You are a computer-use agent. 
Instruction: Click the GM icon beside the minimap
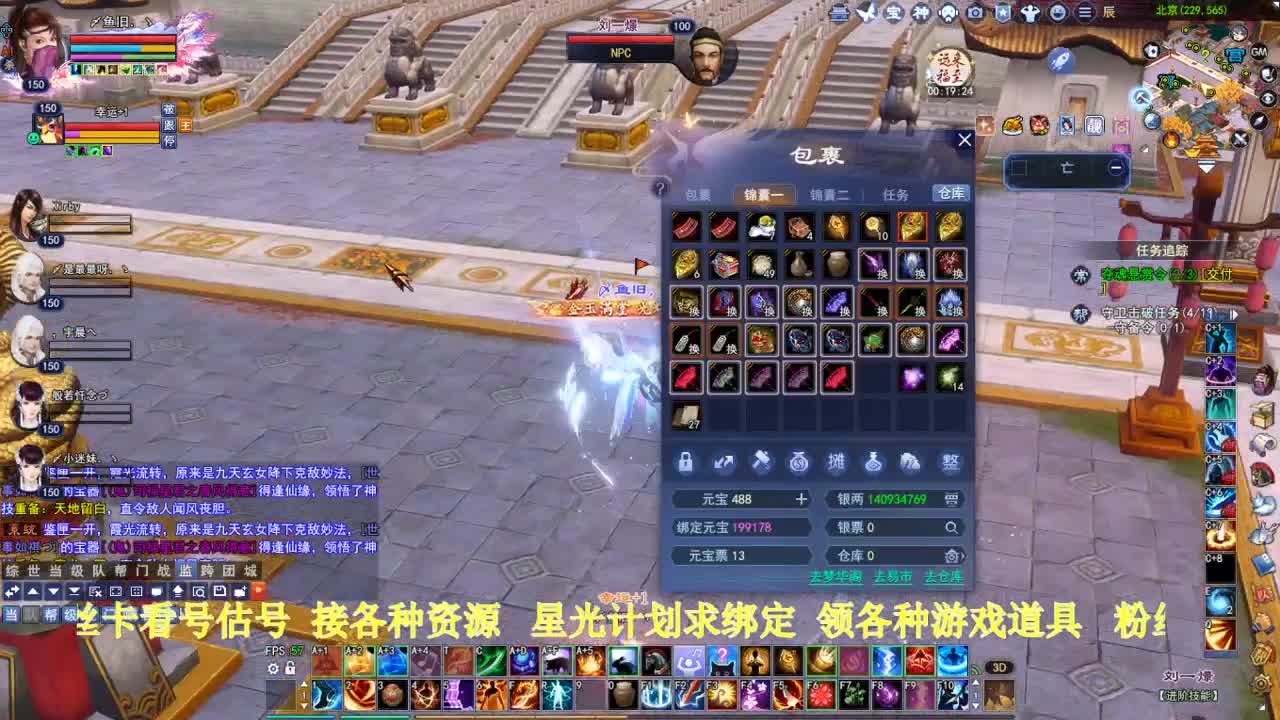(1259, 53)
